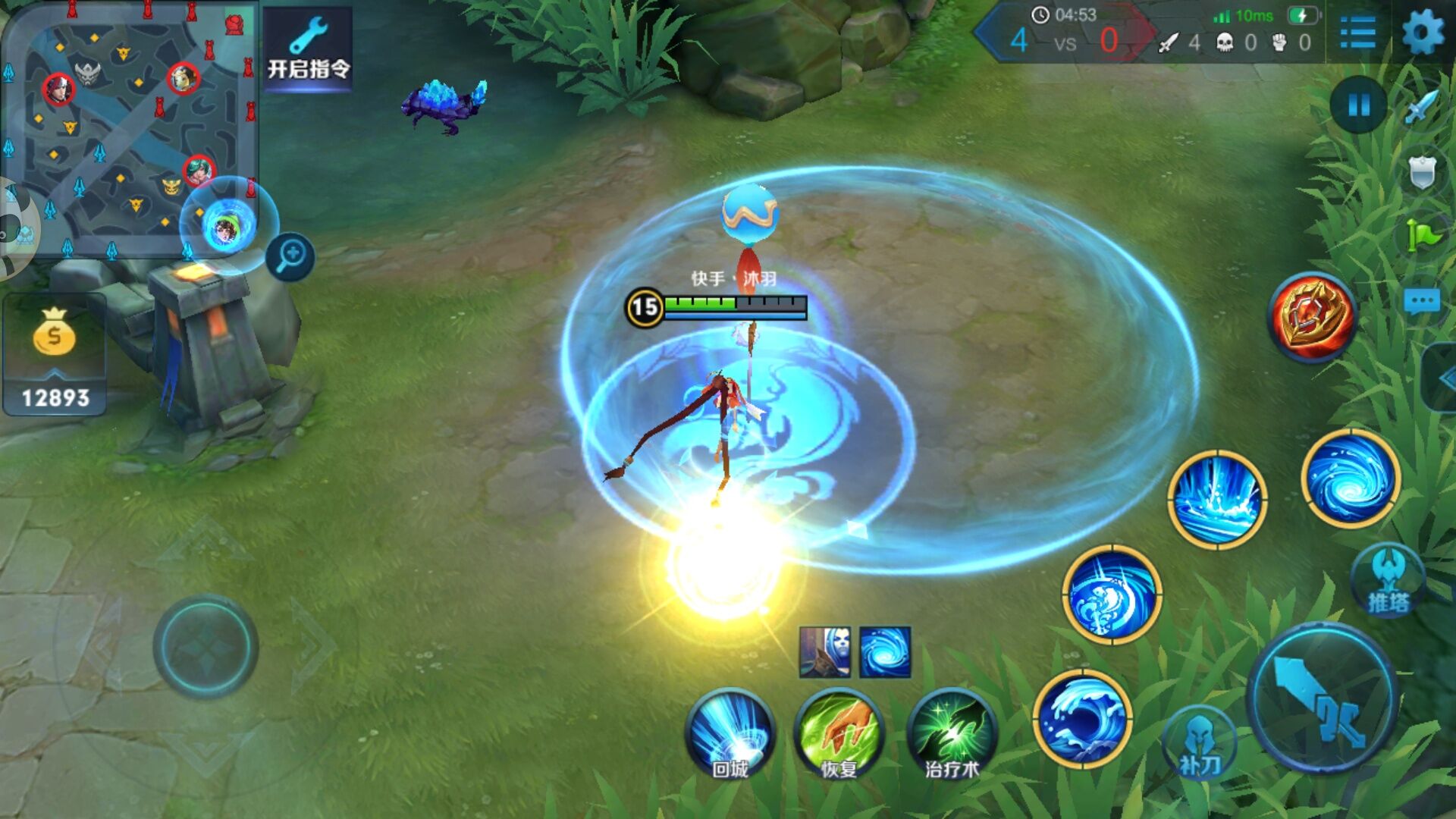This screenshot has width=1456, height=819.
Task: Click the minimap
Action: coord(129,129)
